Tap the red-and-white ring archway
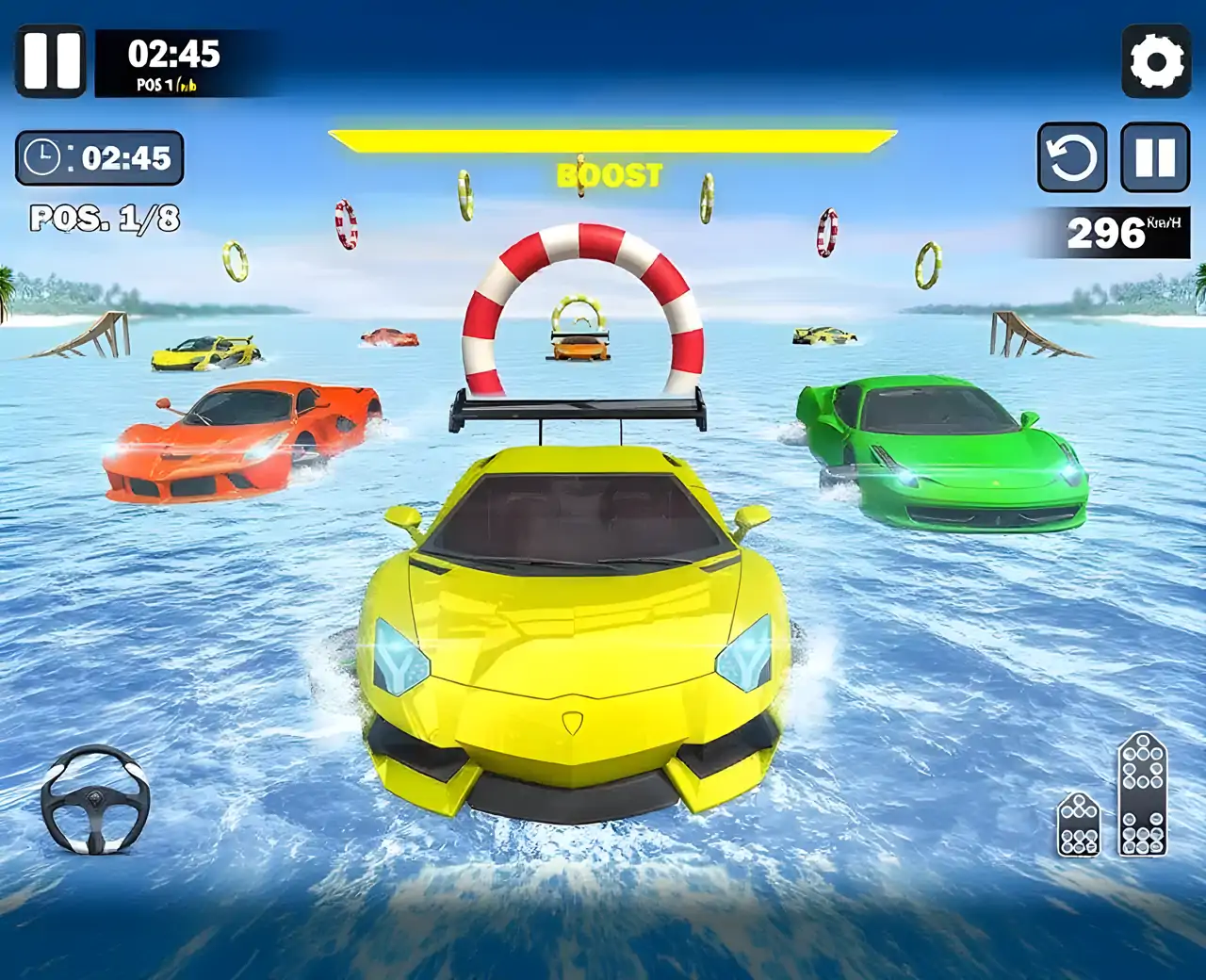Viewport: 1206px width, 980px height. [584, 302]
